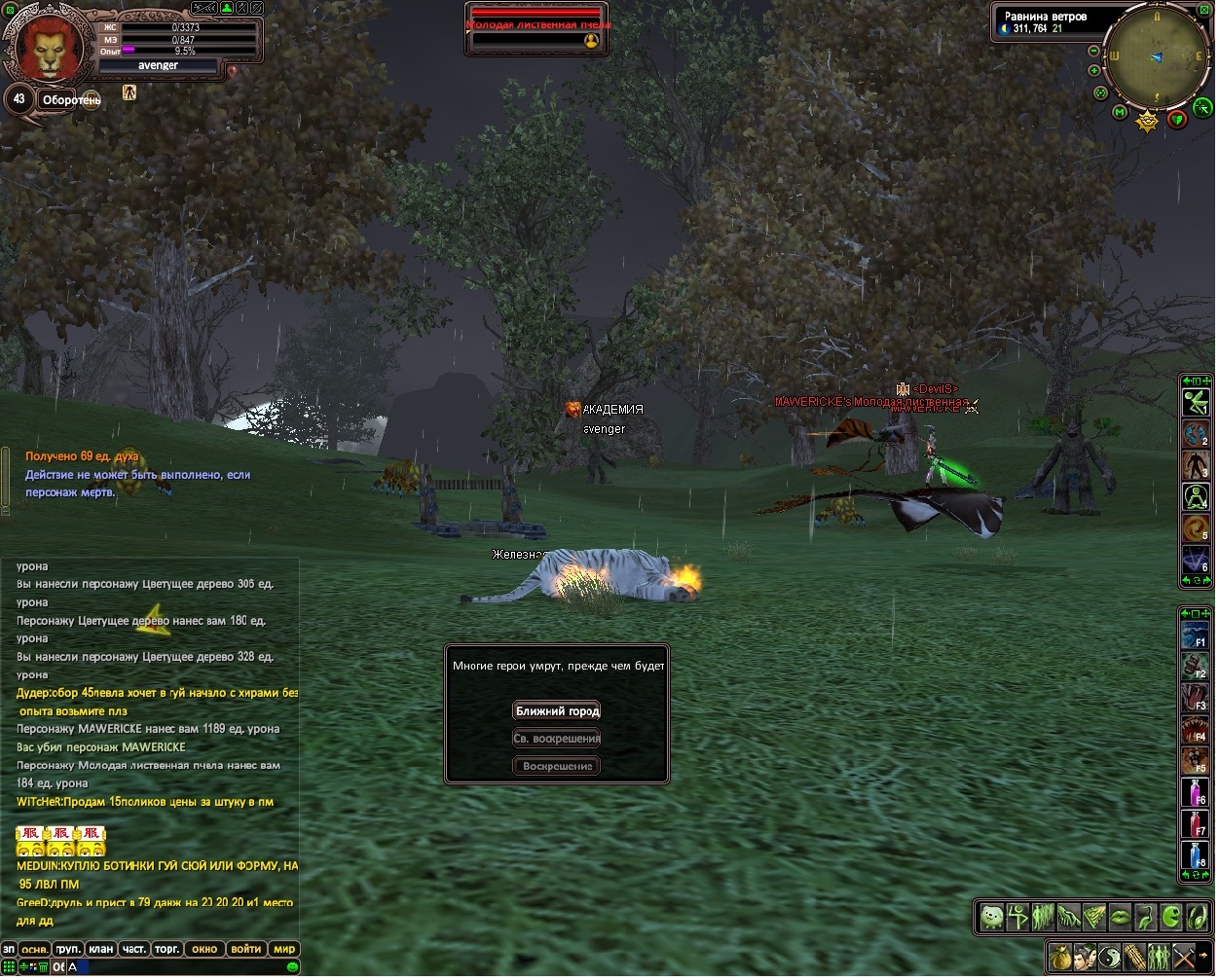Click the green pet face icon

(992, 917)
